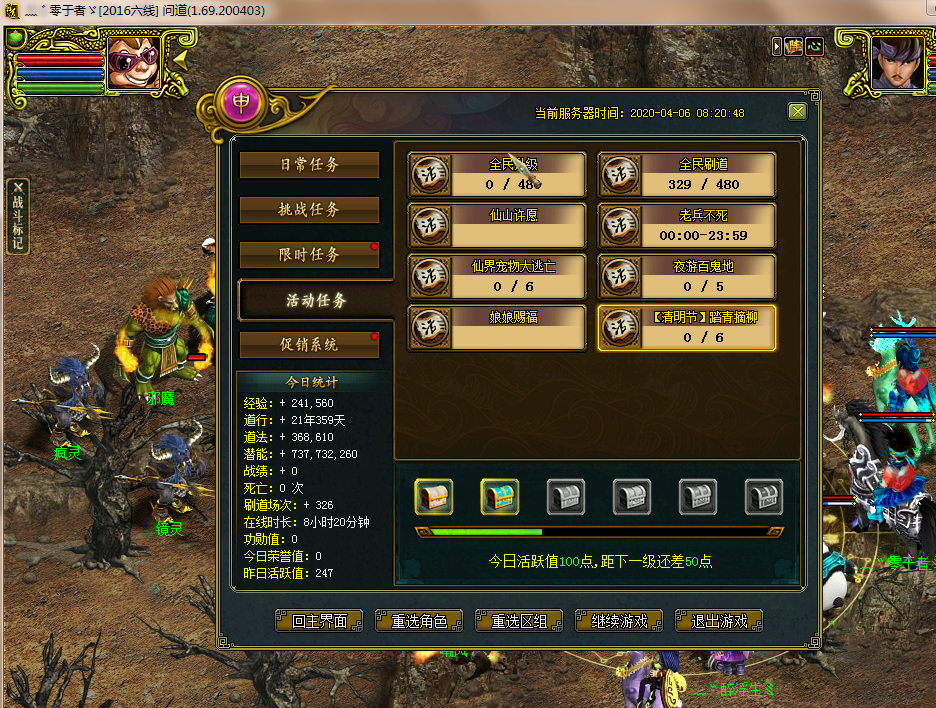
Task: Open the blue-lidded activity reward chest
Action: (500, 496)
